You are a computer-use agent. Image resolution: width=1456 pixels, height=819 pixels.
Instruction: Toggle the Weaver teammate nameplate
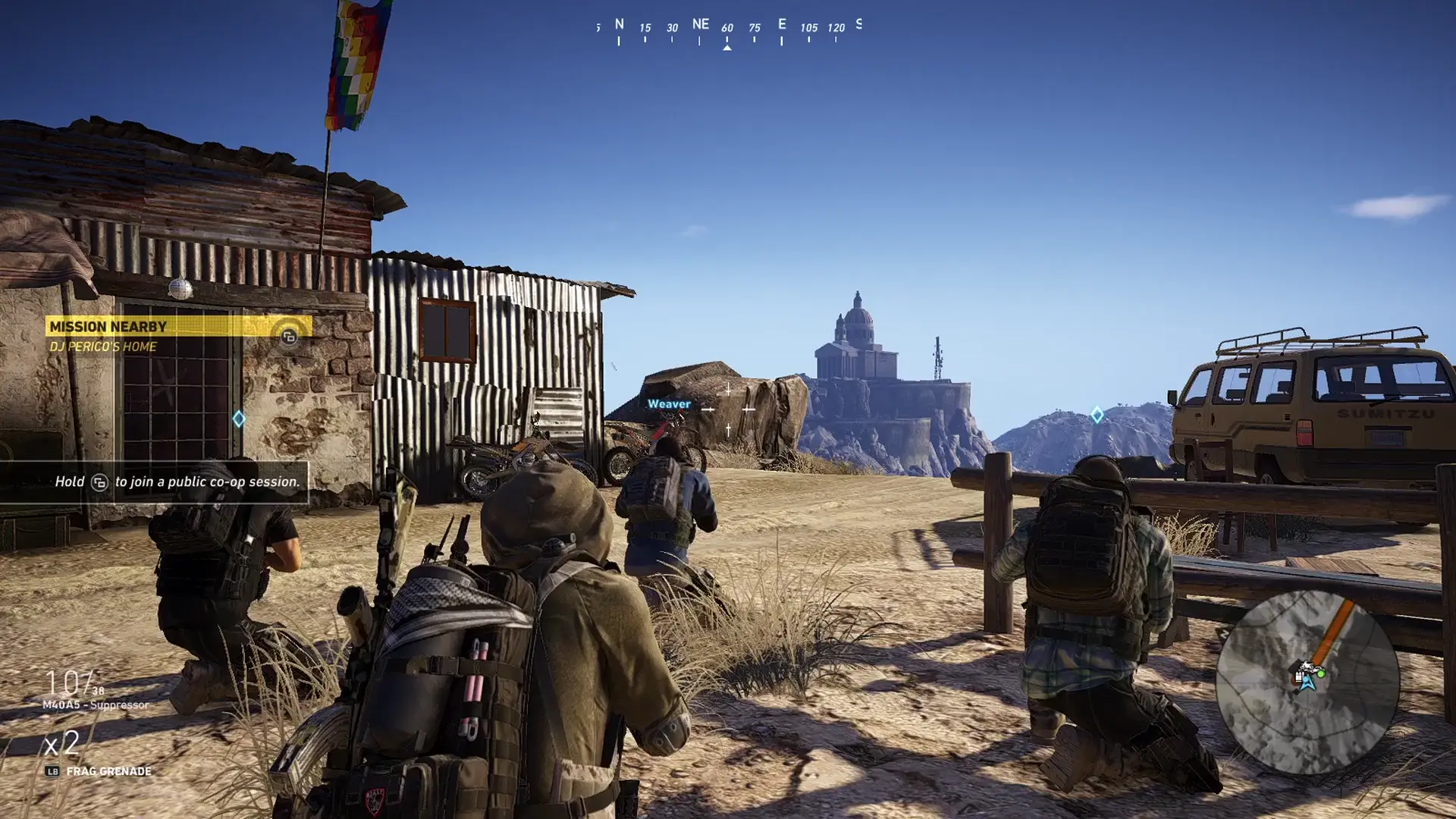coord(670,404)
